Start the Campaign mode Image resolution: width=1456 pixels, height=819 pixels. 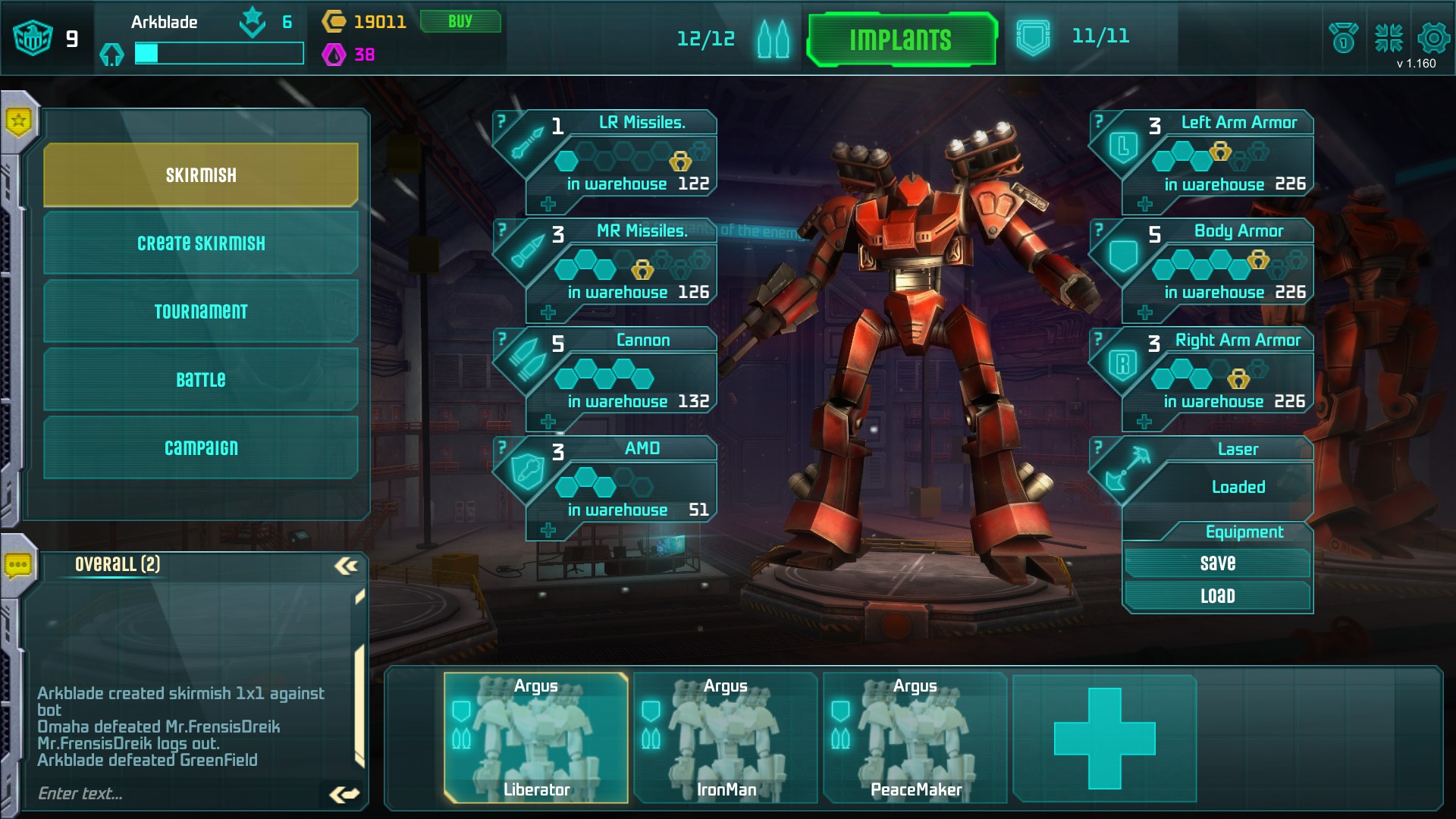201,447
